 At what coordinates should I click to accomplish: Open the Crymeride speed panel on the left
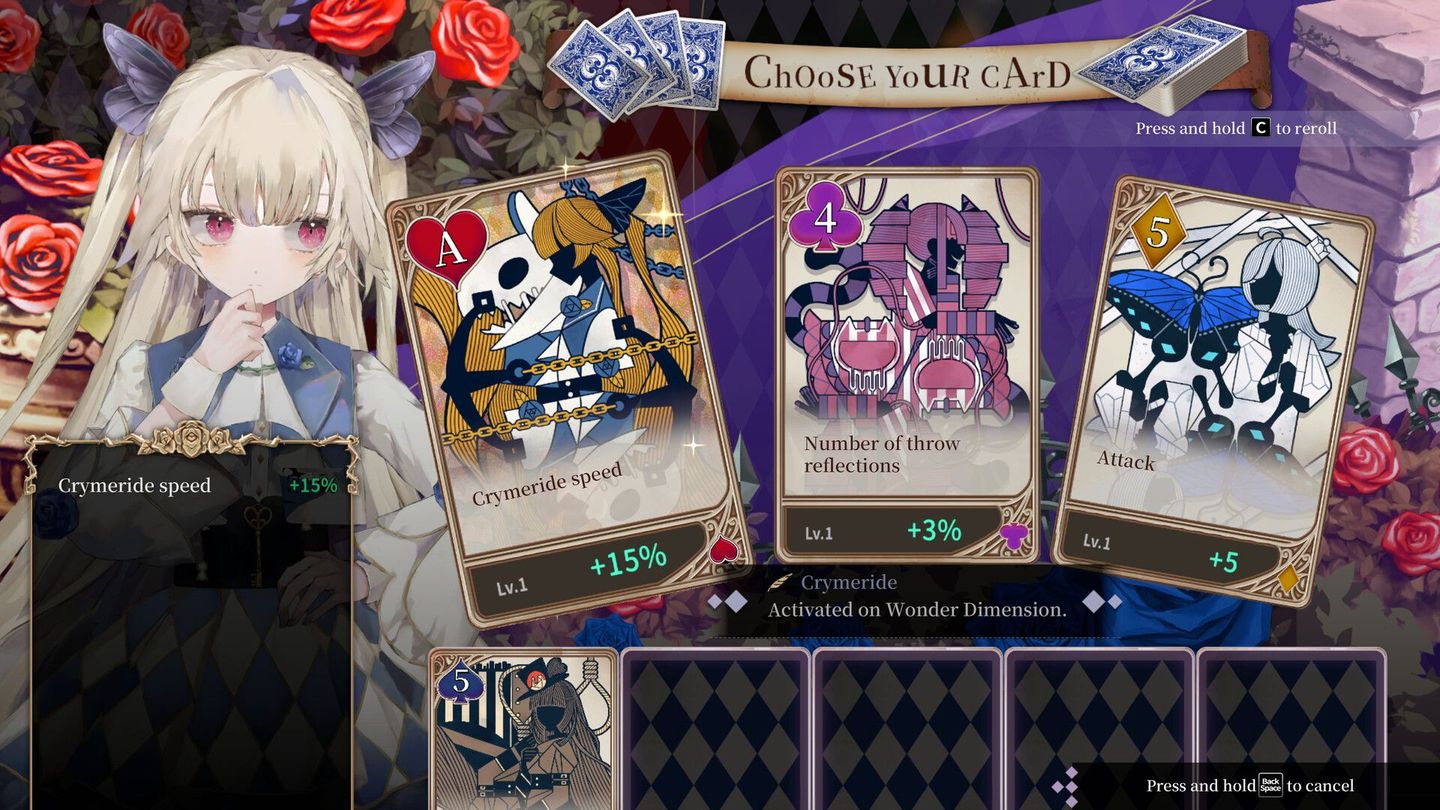[135, 486]
